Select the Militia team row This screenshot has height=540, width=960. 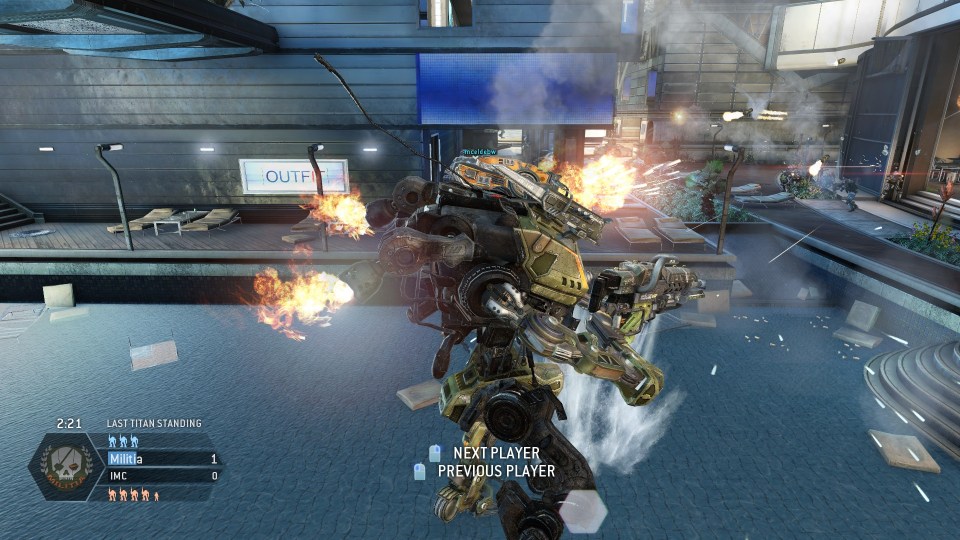click(160, 459)
